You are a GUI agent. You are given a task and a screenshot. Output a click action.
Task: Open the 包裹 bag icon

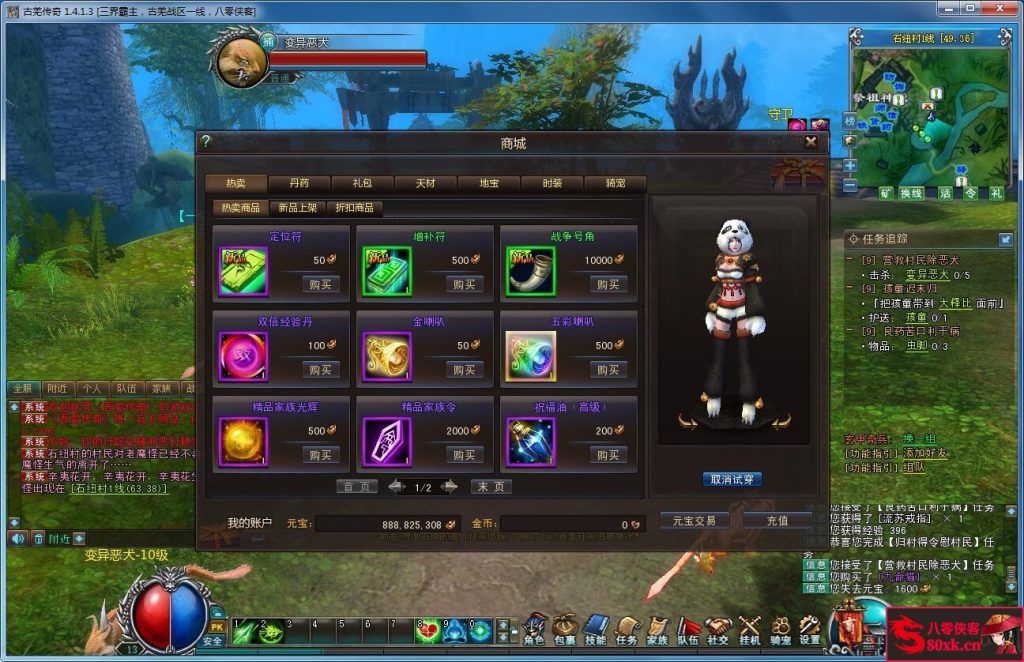[566, 629]
